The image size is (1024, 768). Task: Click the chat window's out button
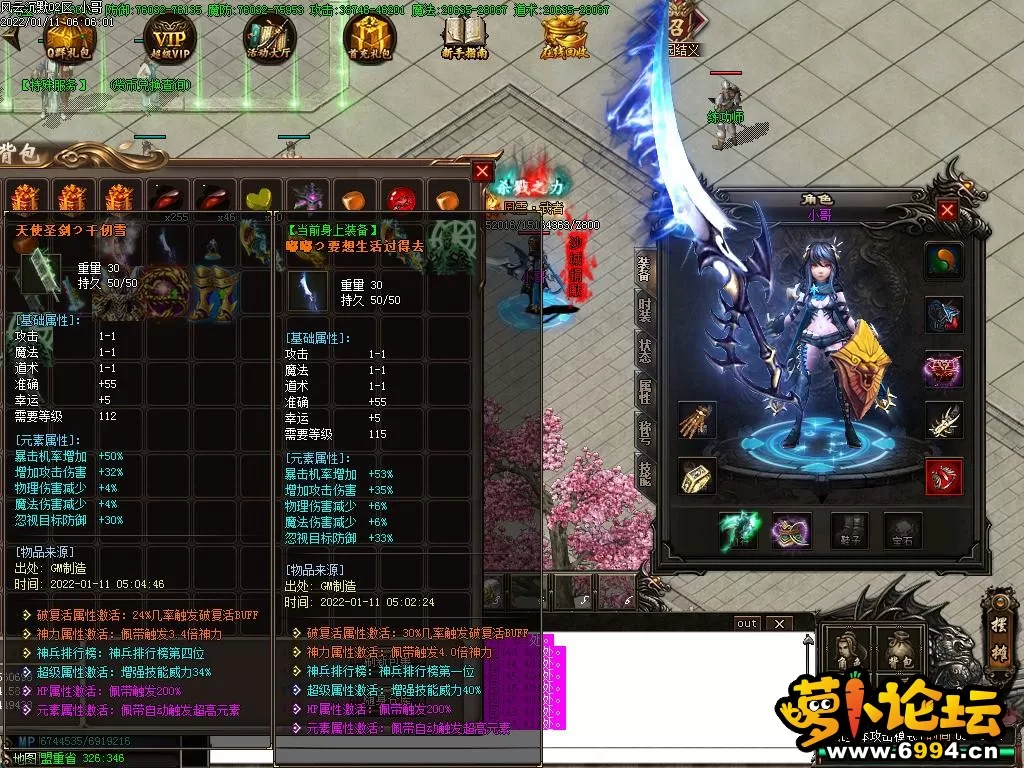(x=747, y=623)
